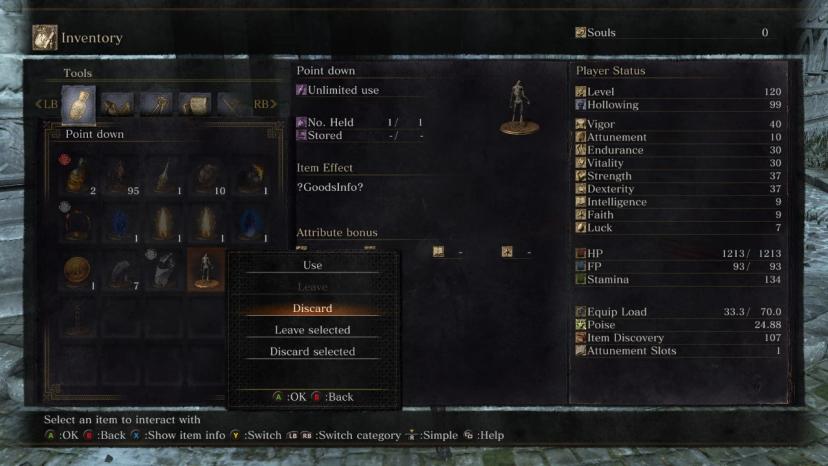The width and height of the screenshot is (828, 466).
Task: Click the greyed-out Leave option
Action: click(x=313, y=287)
